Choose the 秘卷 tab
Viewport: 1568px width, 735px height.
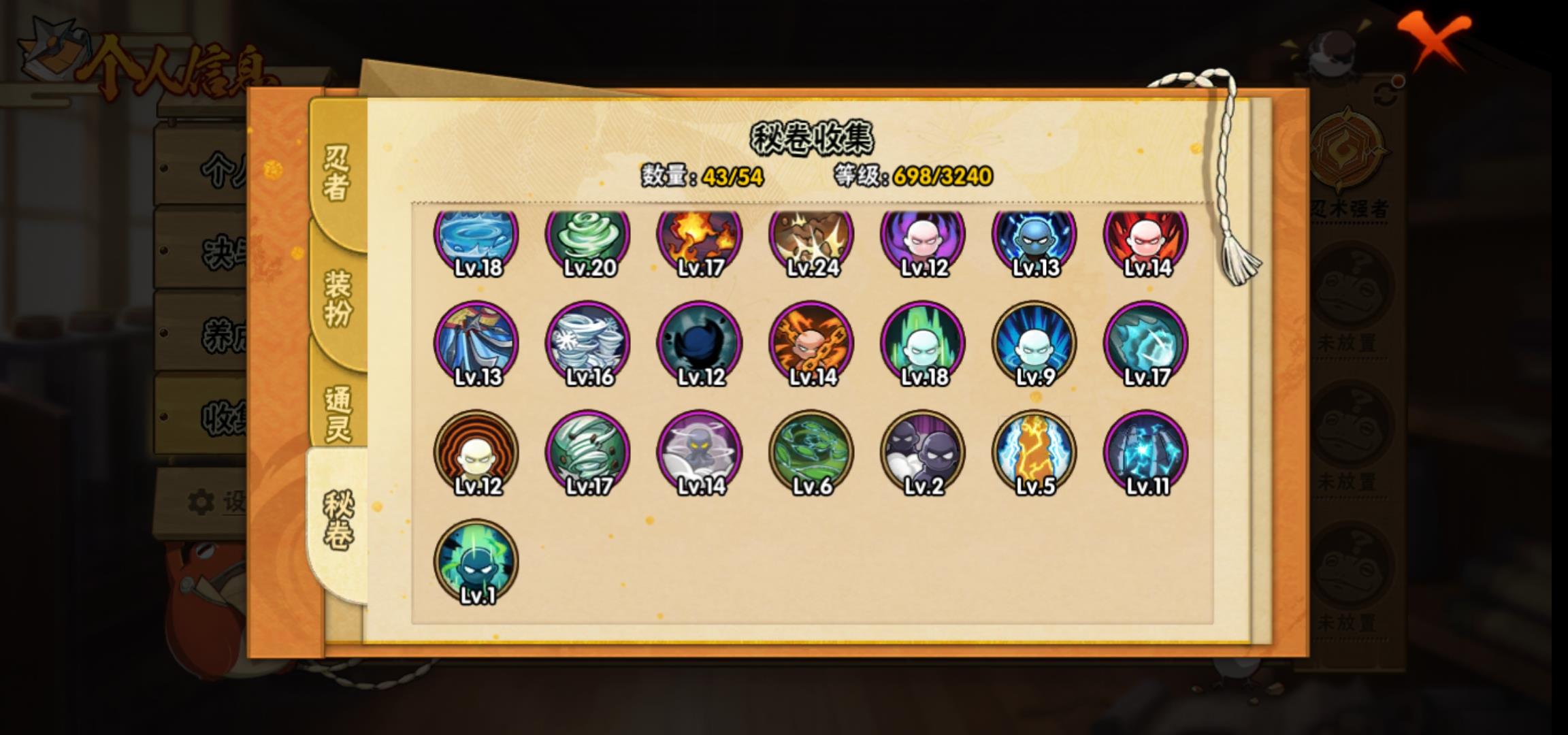point(338,521)
